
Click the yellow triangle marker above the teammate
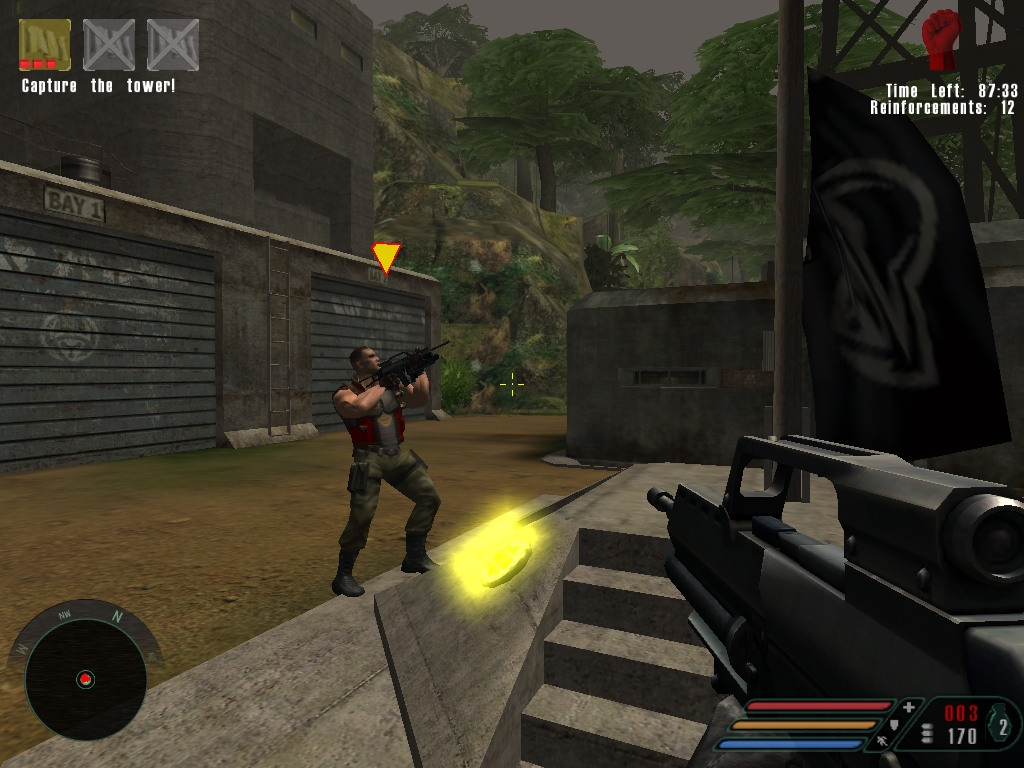tap(385, 257)
